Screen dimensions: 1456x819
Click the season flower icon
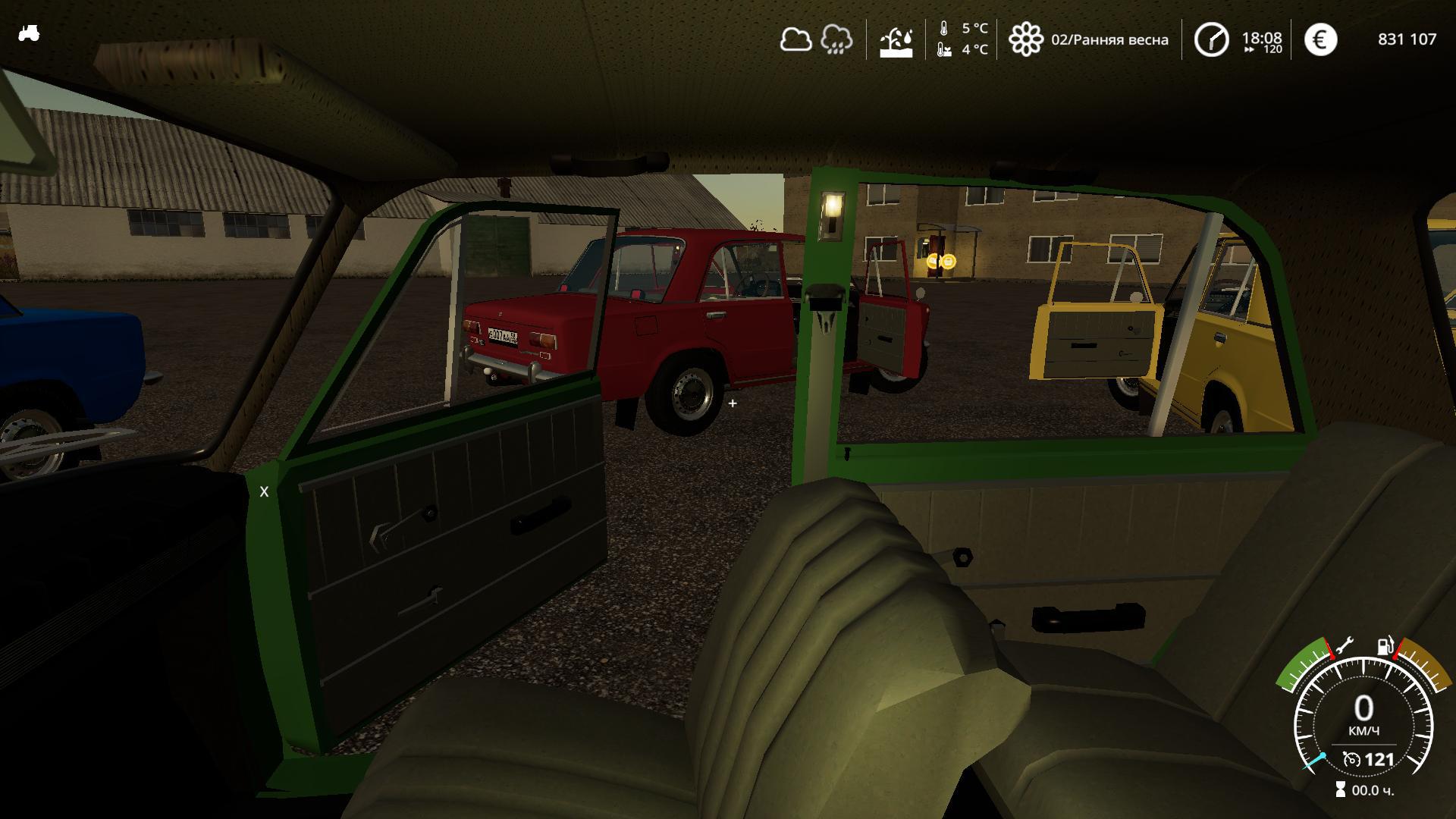point(1025,39)
